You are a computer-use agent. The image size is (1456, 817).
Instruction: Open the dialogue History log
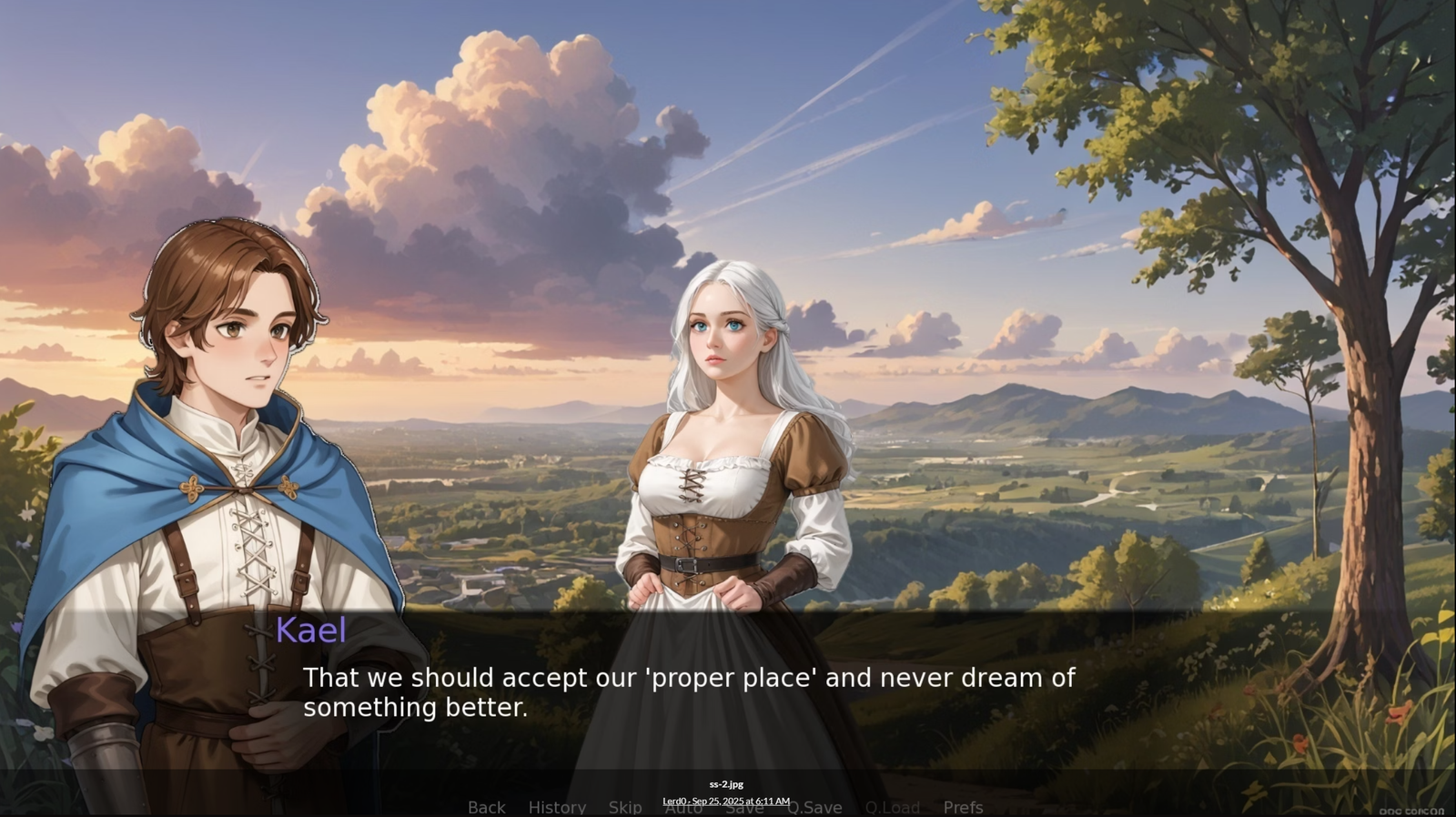tap(557, 807)
